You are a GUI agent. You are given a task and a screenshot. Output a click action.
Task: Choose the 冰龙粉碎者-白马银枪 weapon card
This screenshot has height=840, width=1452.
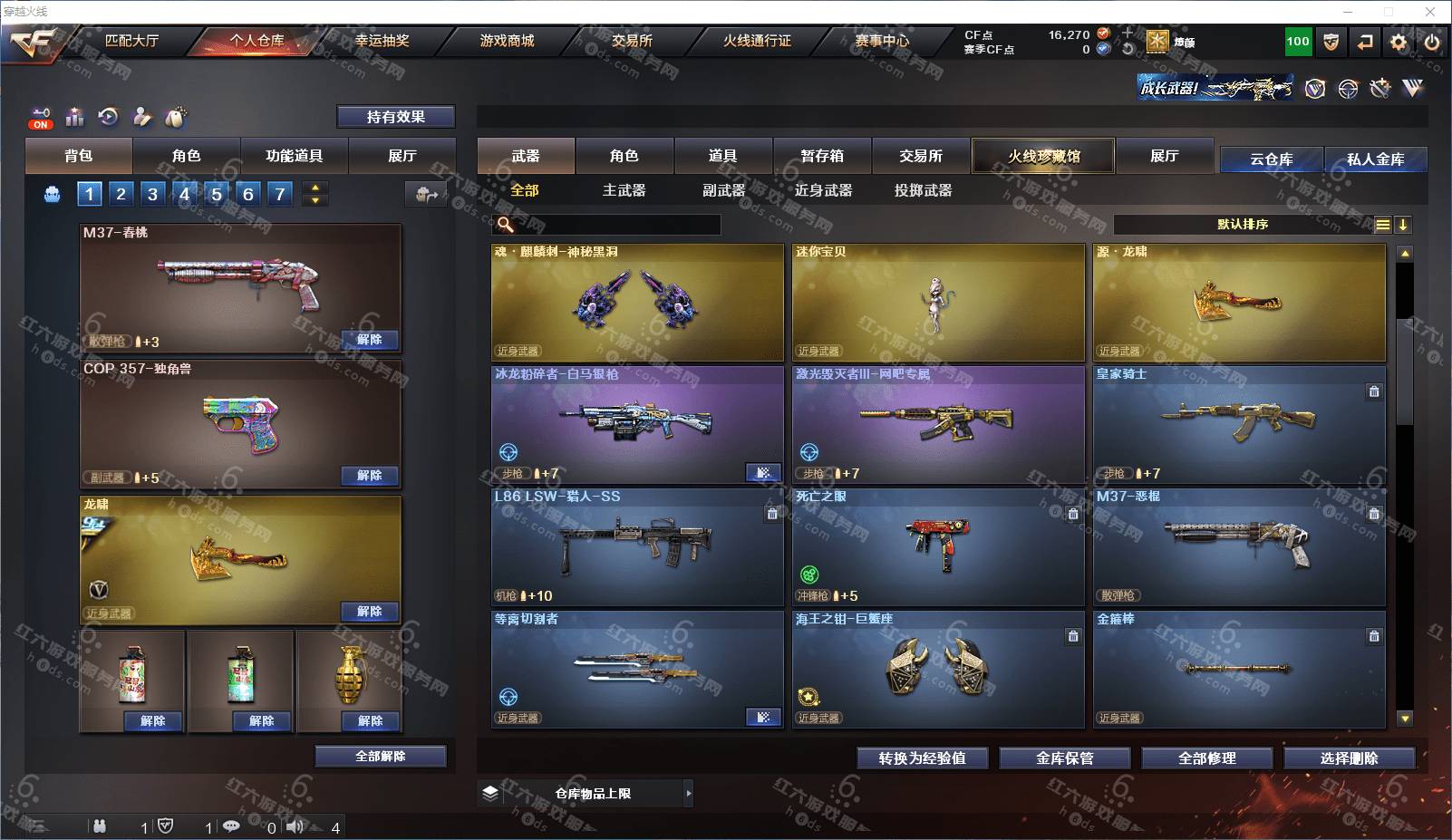(637, 424)
